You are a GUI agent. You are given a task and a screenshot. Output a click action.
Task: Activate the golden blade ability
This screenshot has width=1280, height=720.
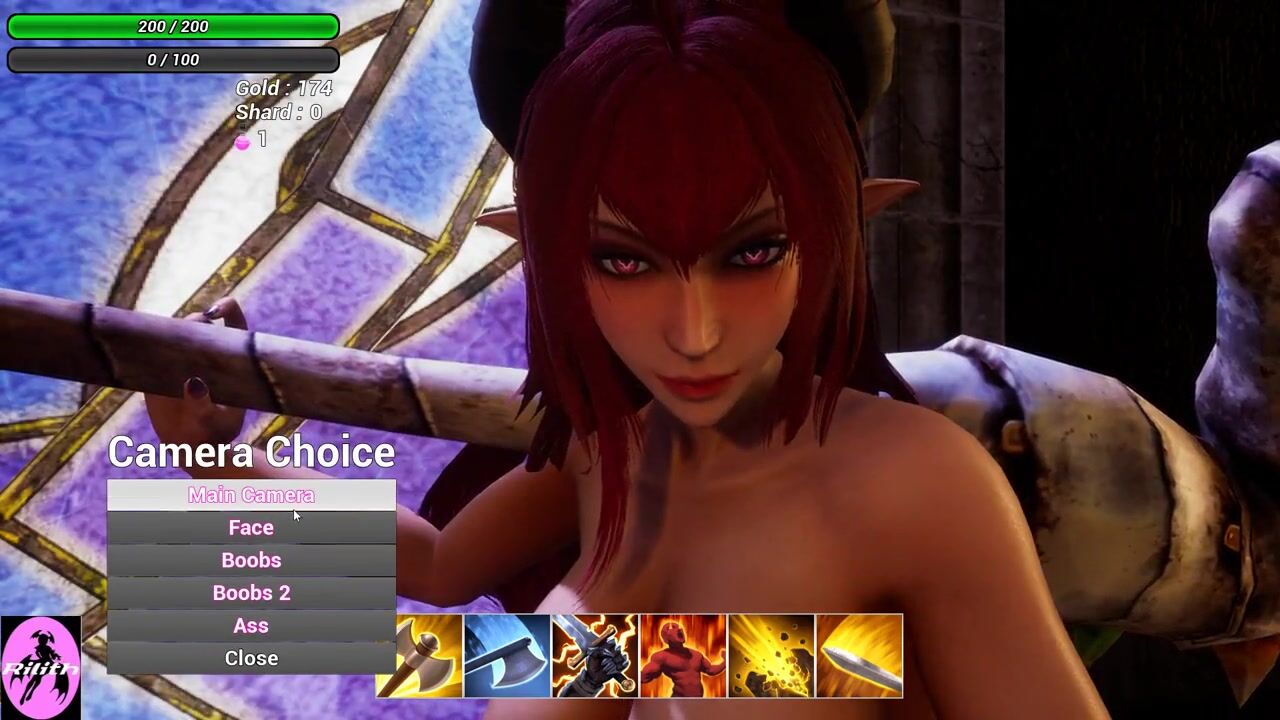(859, 656)
